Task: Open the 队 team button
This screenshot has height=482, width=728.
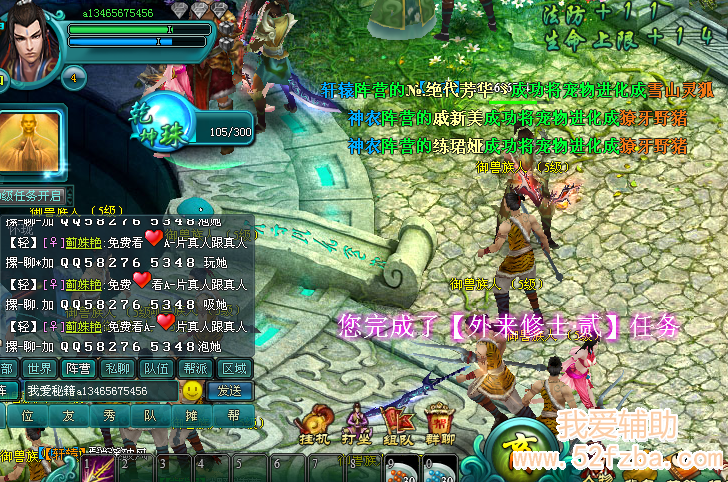Action: pos(151,415)
